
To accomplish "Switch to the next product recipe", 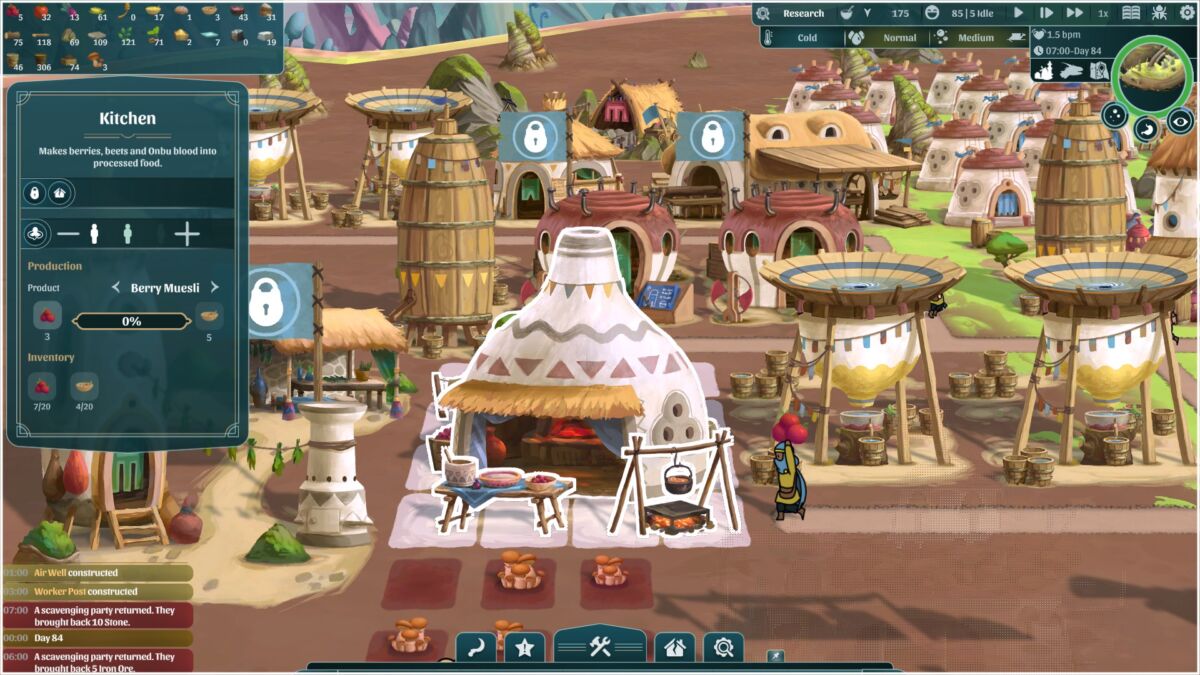I will [214, 288].
